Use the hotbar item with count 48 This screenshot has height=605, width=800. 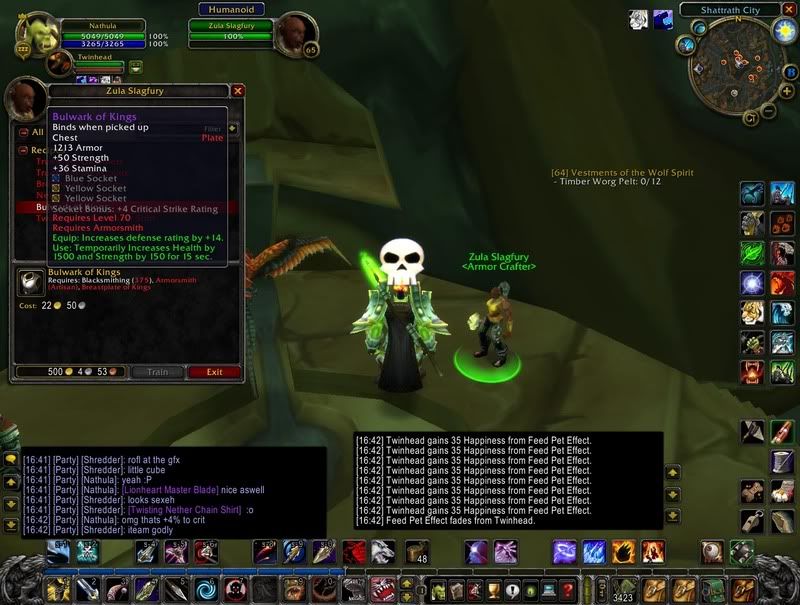click(417, 551)
